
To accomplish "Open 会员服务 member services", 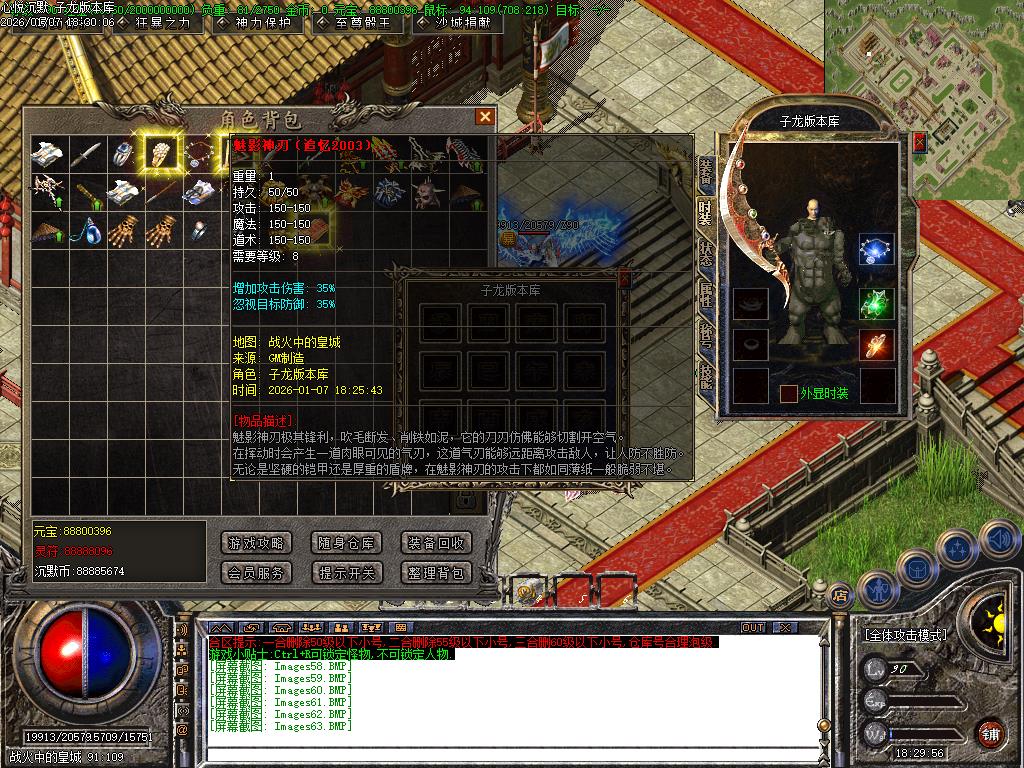I will (x=256, y=573).
